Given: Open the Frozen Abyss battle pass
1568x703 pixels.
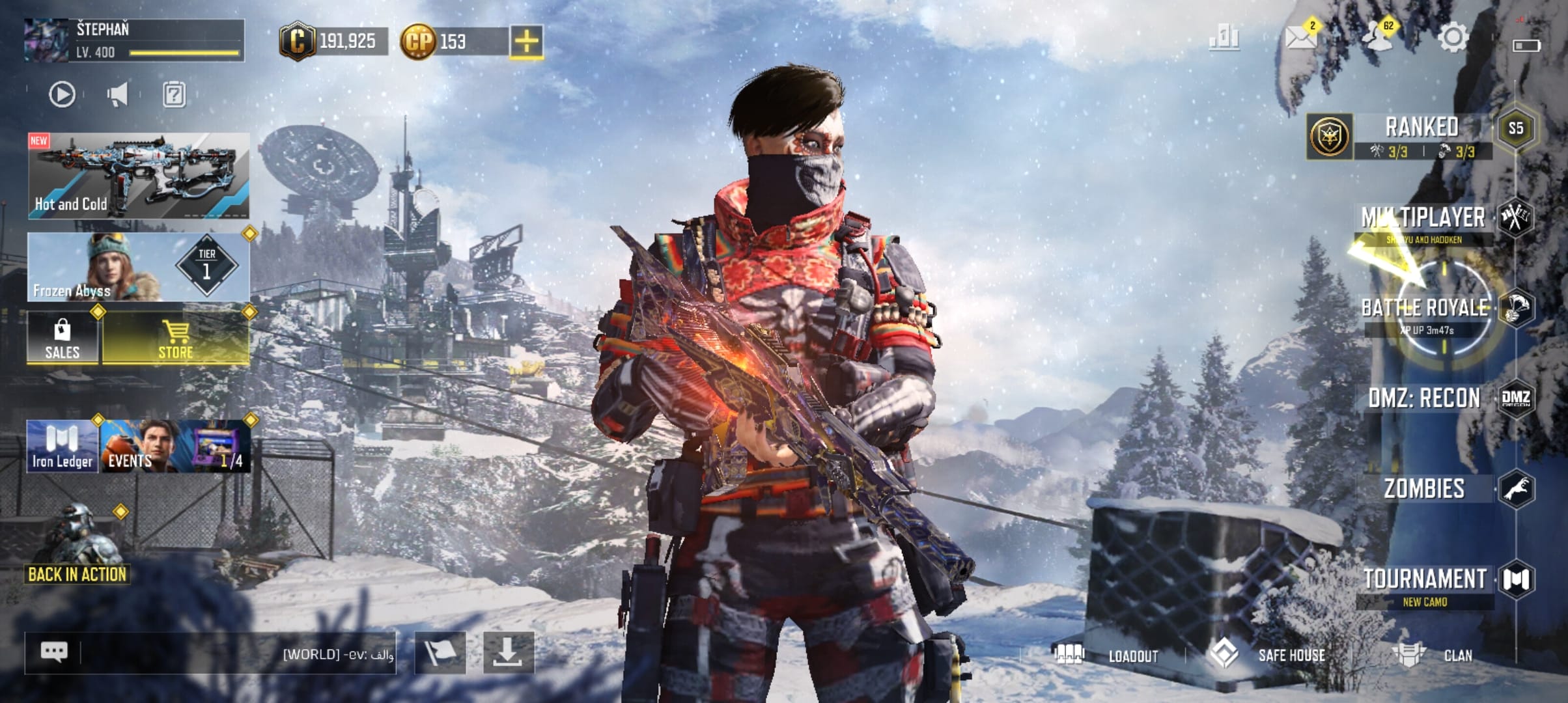Looking at the screenshot, I should 138,267.
